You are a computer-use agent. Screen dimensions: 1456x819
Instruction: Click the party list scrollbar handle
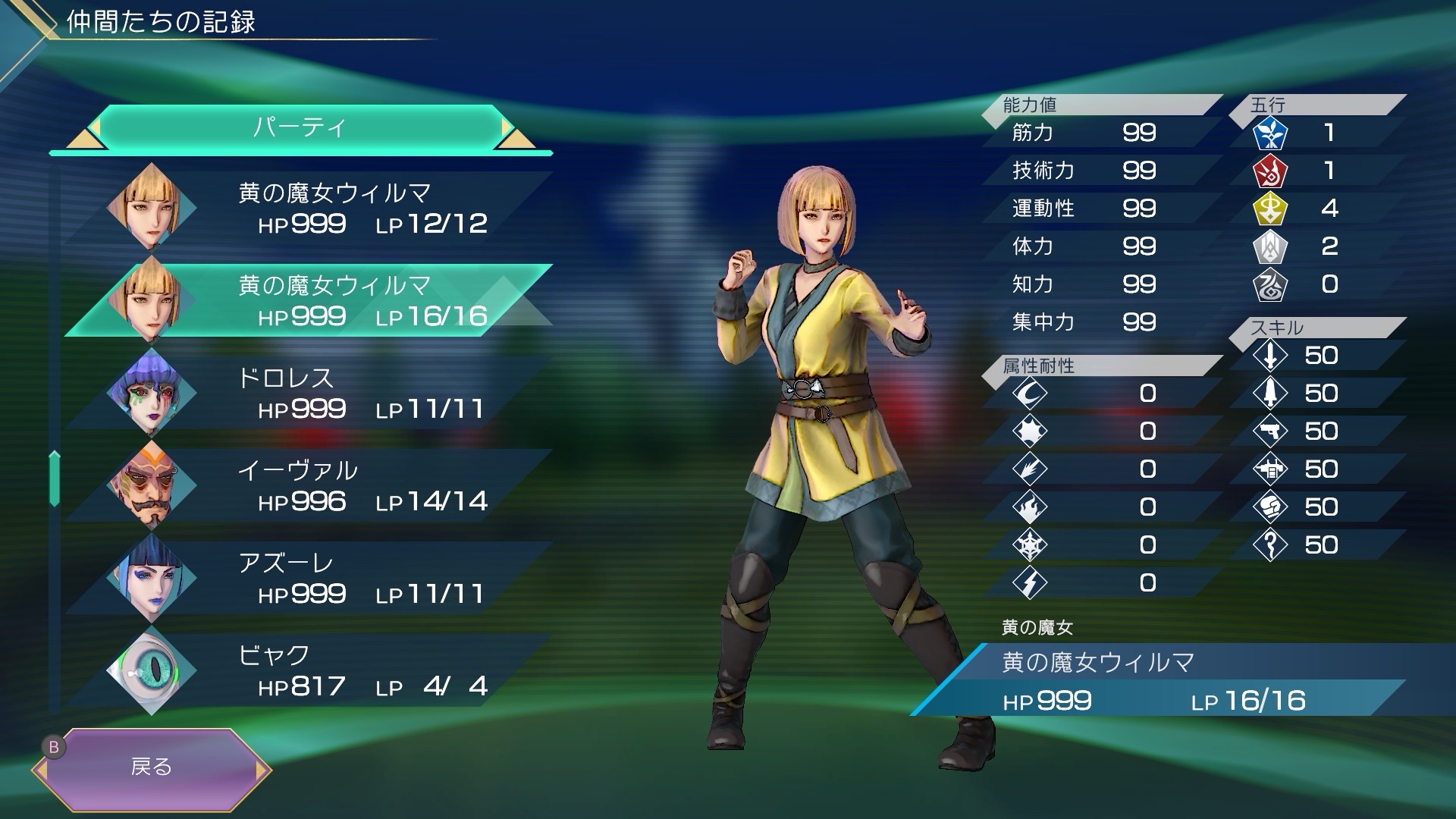(55, 478)
